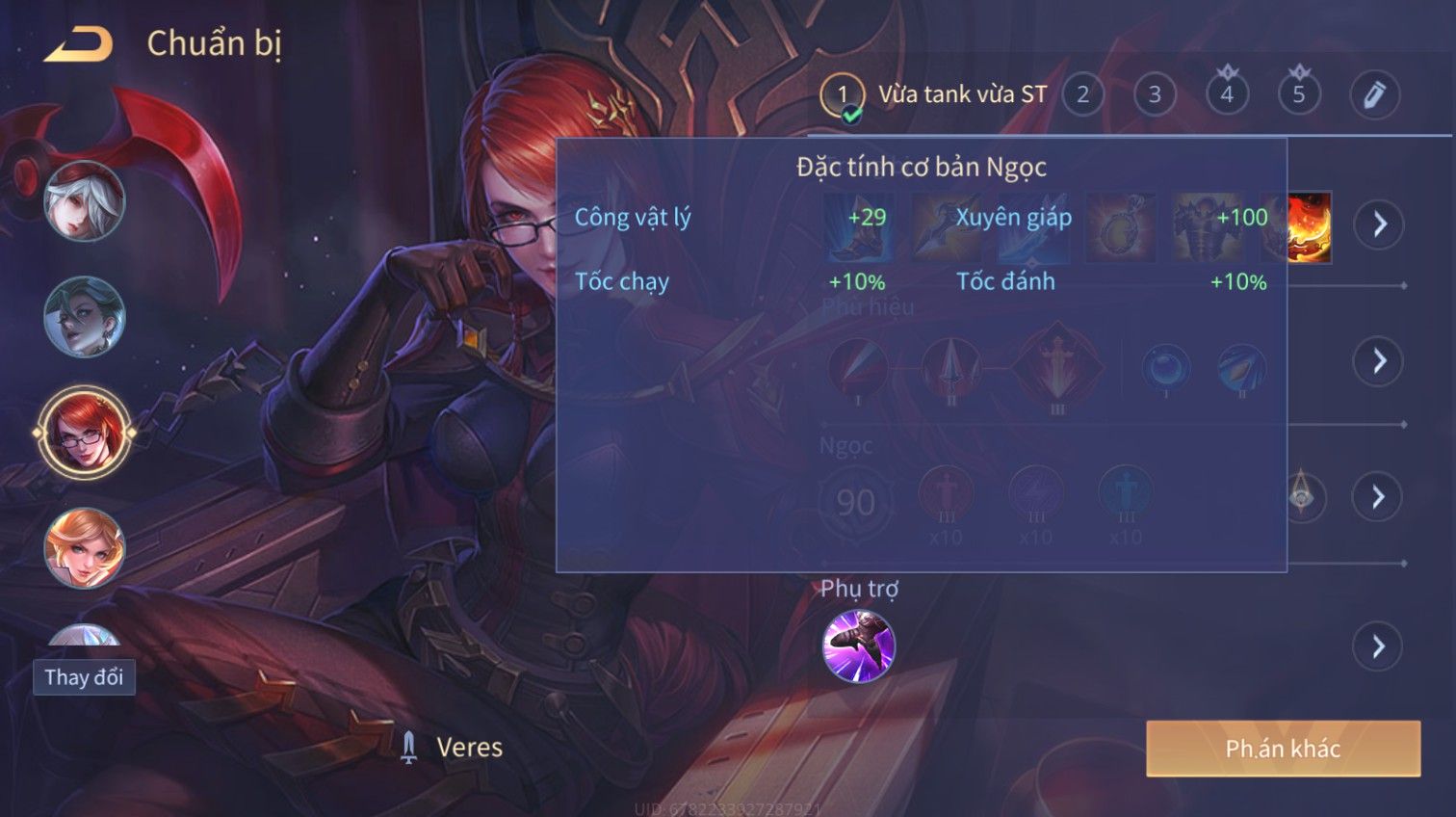Open the Phụ trợ support skill icon

858,646
